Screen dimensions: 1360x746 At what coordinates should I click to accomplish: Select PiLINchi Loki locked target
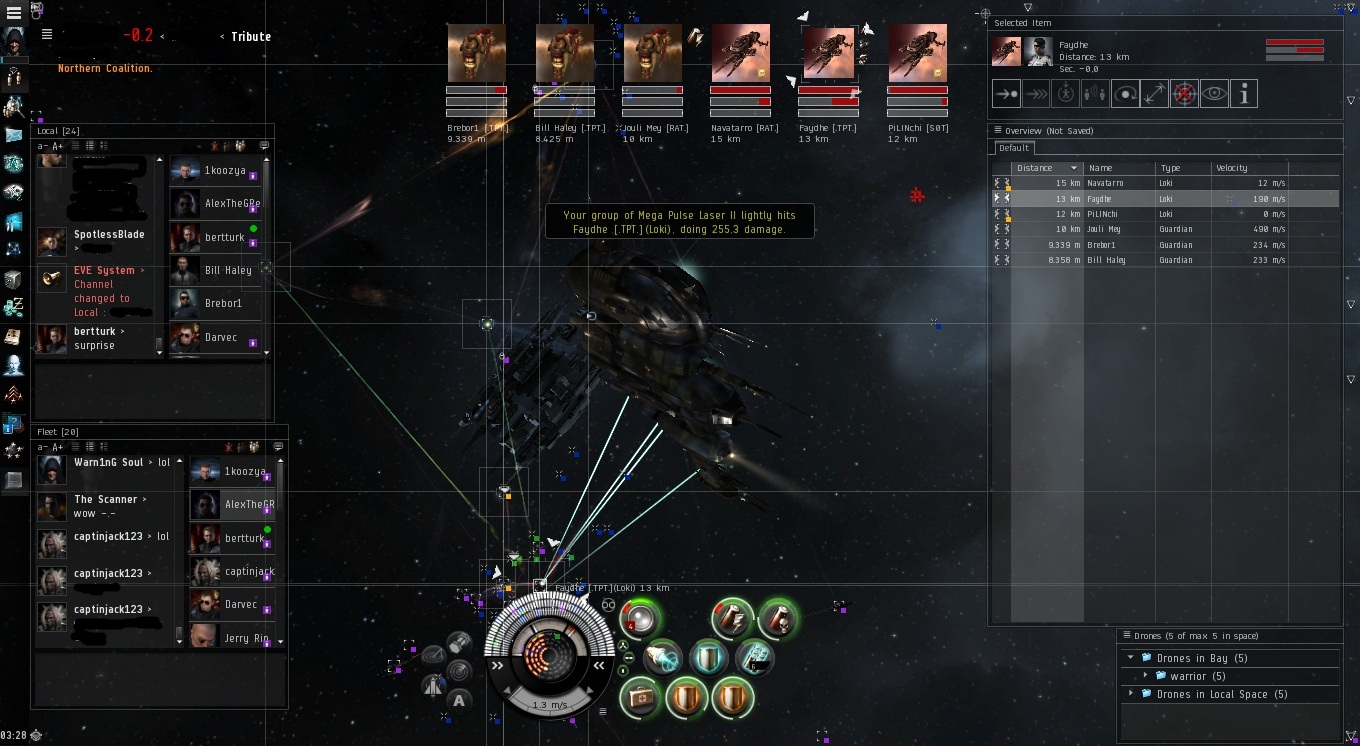917,54
